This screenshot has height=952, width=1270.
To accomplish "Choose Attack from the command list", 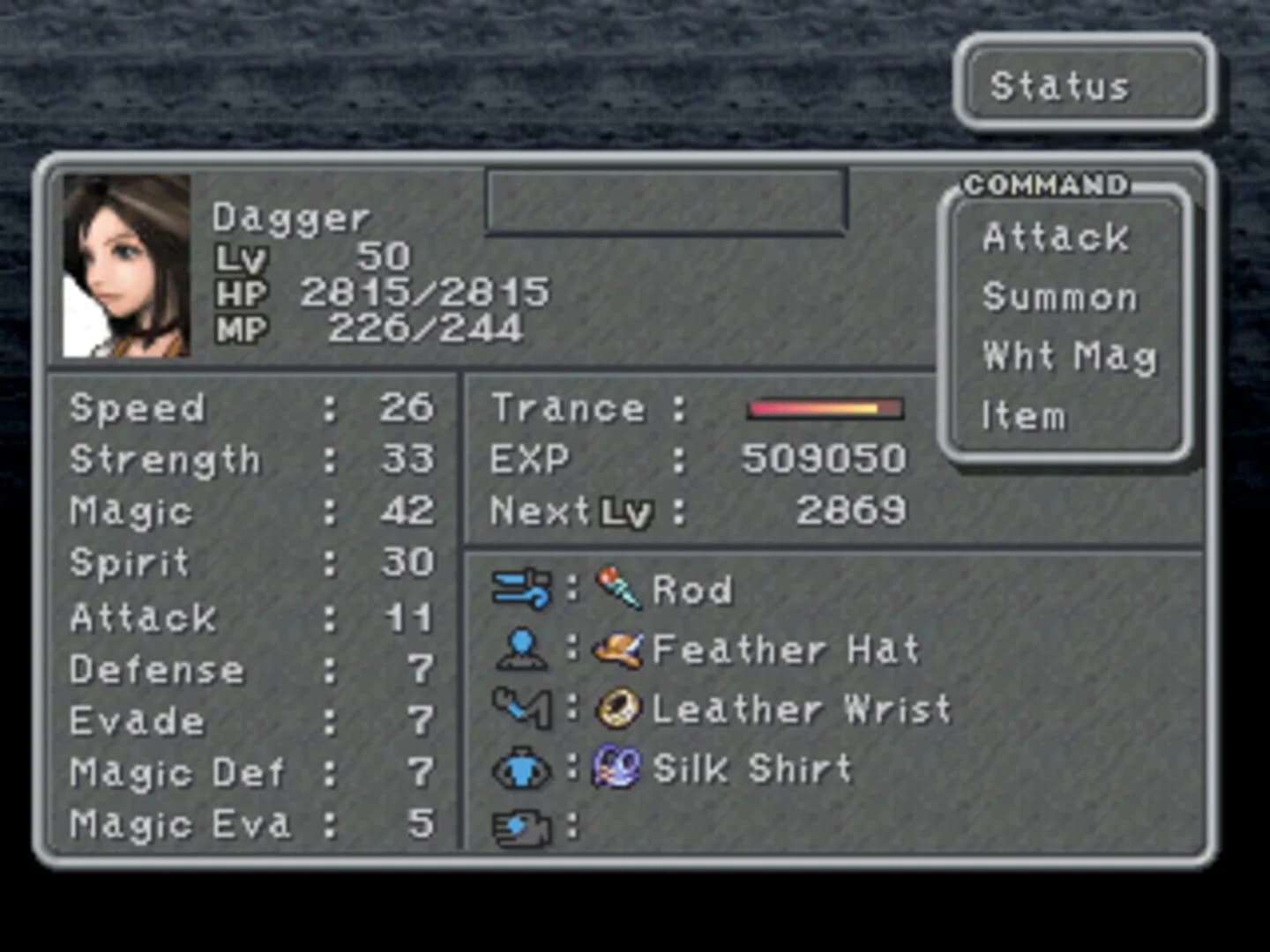I will 1056,236.
